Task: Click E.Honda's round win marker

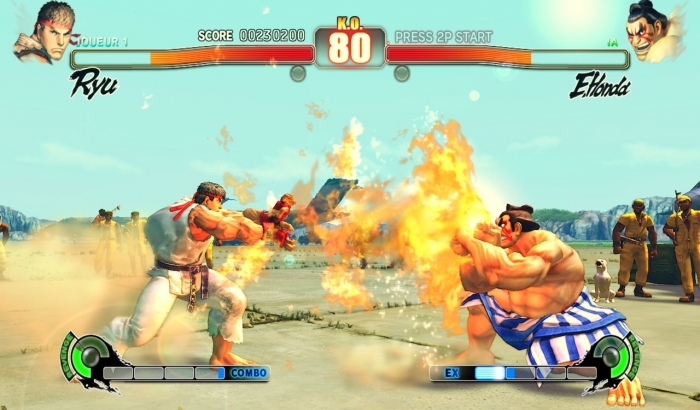Action: 401,73
